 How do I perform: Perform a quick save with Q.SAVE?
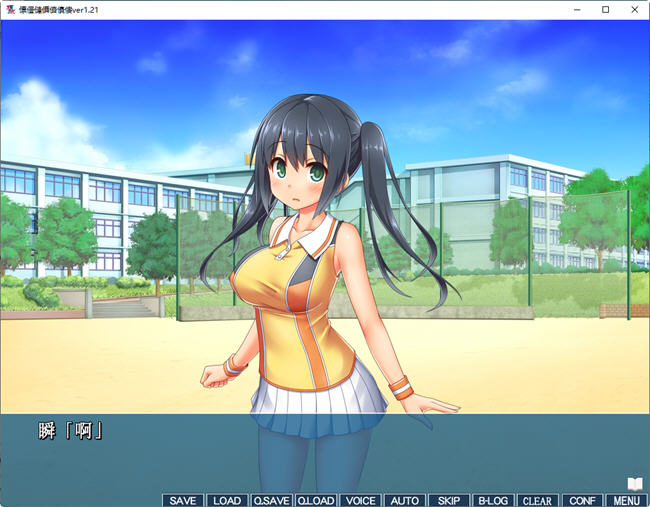coord(271,500)
